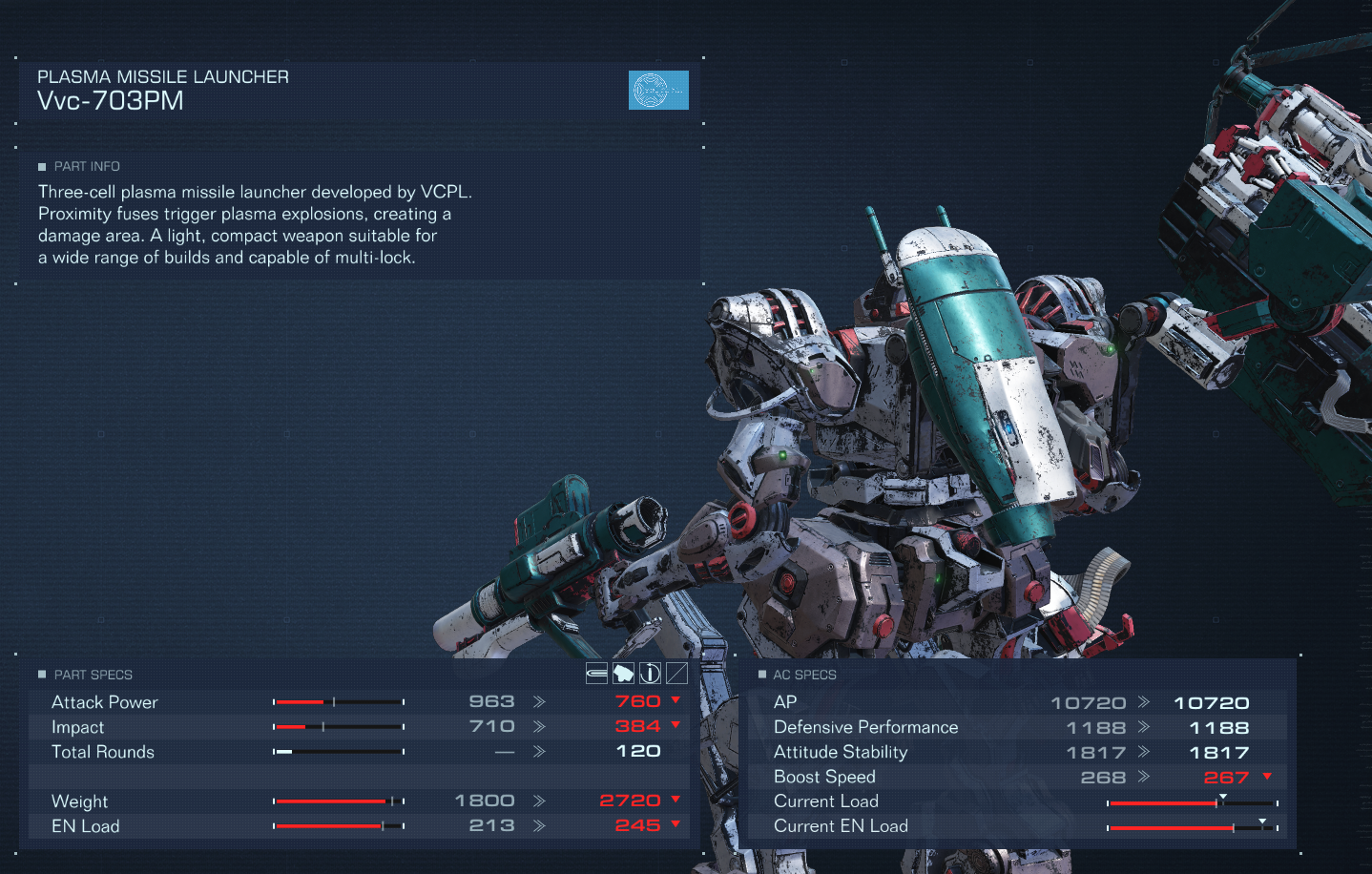The height and width of the screenshot is (874, 1372).
Task: Click the glove/manipulator part icon
Action: click(x=623, y=673)
